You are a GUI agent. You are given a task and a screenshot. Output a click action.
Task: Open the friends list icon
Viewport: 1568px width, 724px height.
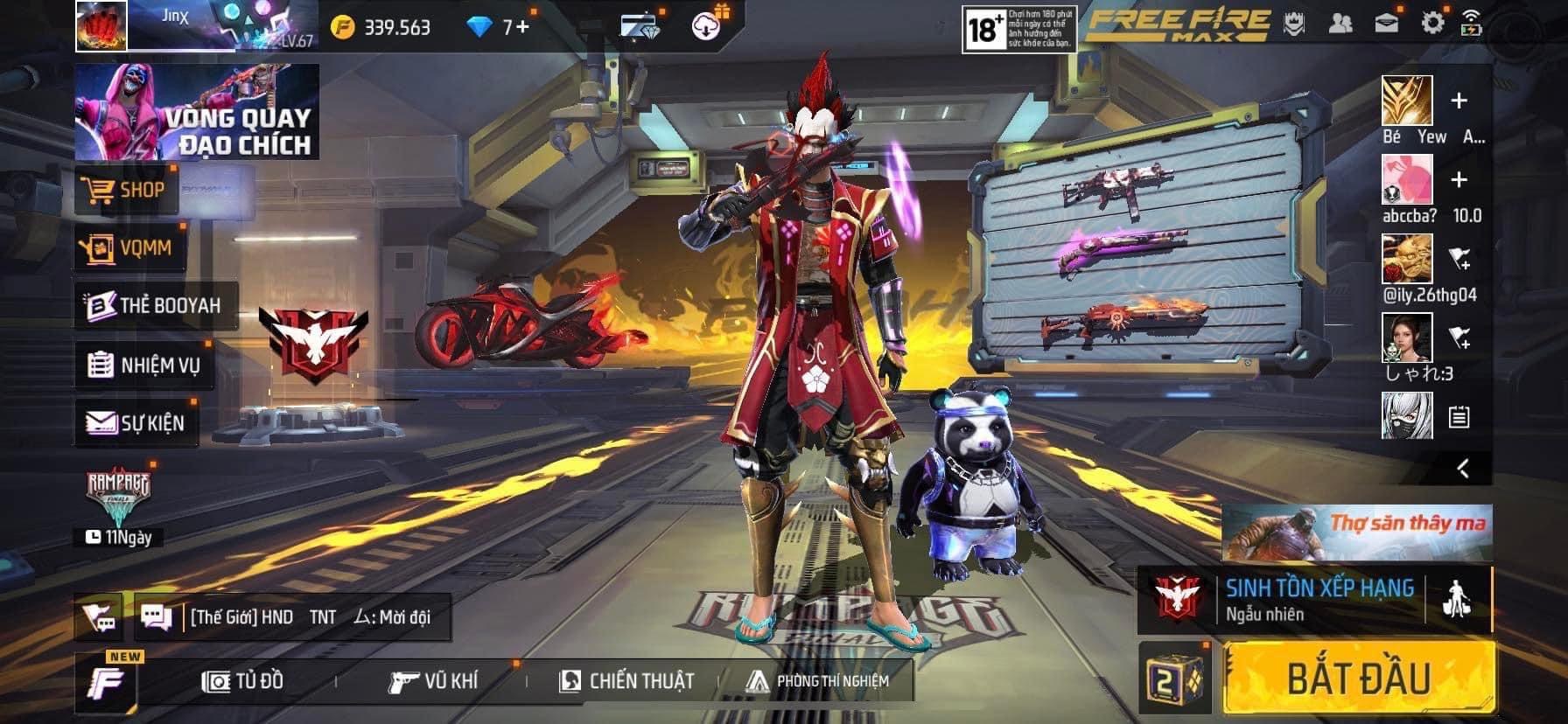coord(1340,24)
